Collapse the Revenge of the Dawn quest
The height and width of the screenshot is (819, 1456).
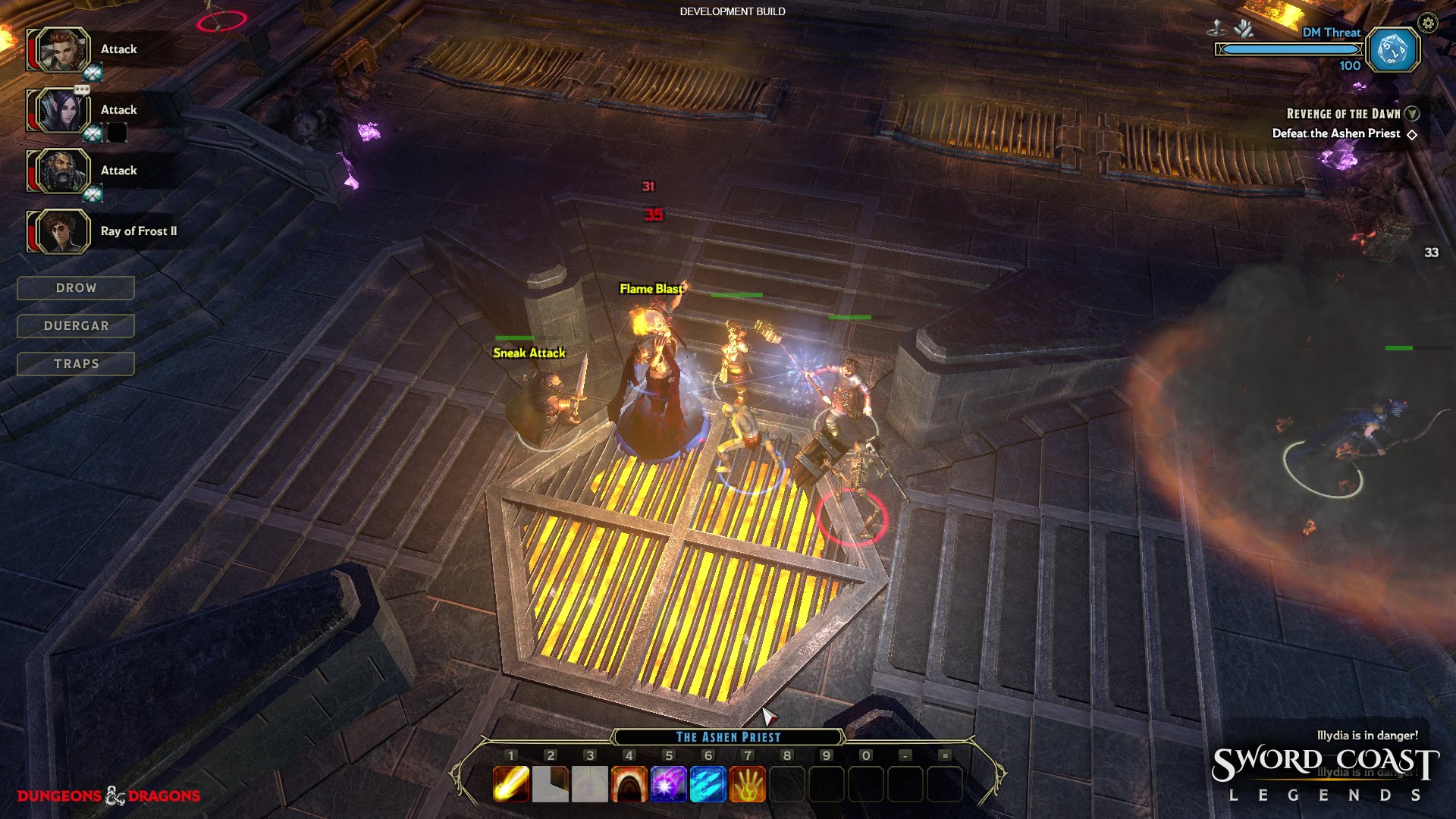1412,114
